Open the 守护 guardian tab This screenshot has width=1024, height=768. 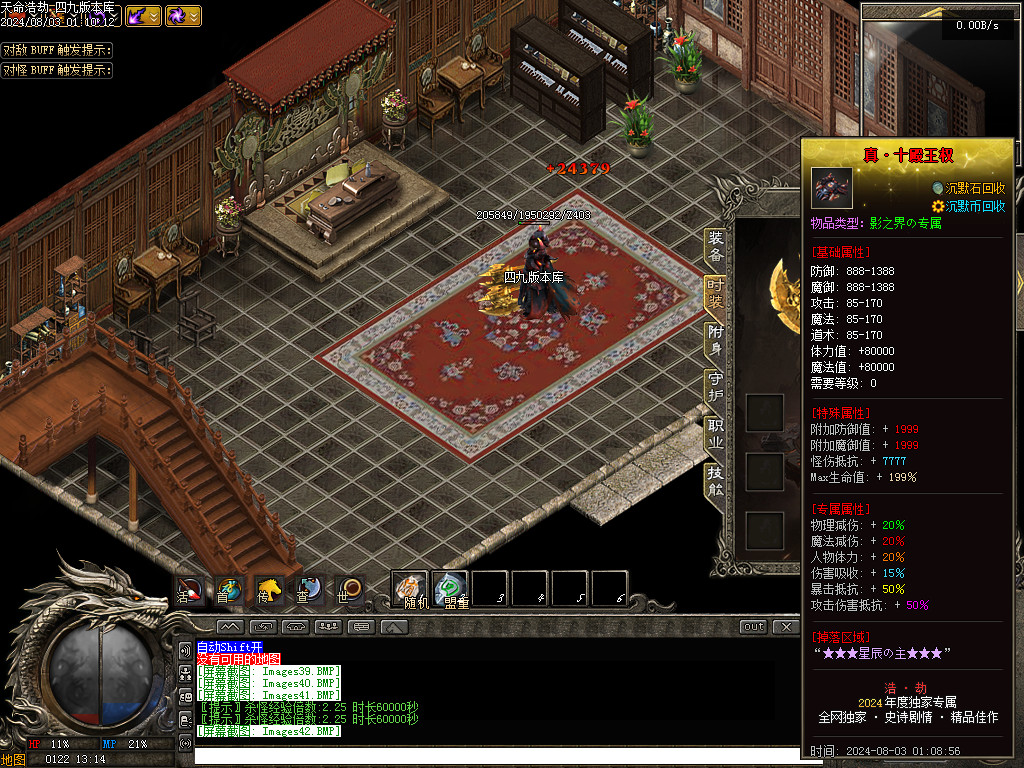coord(716,386)
